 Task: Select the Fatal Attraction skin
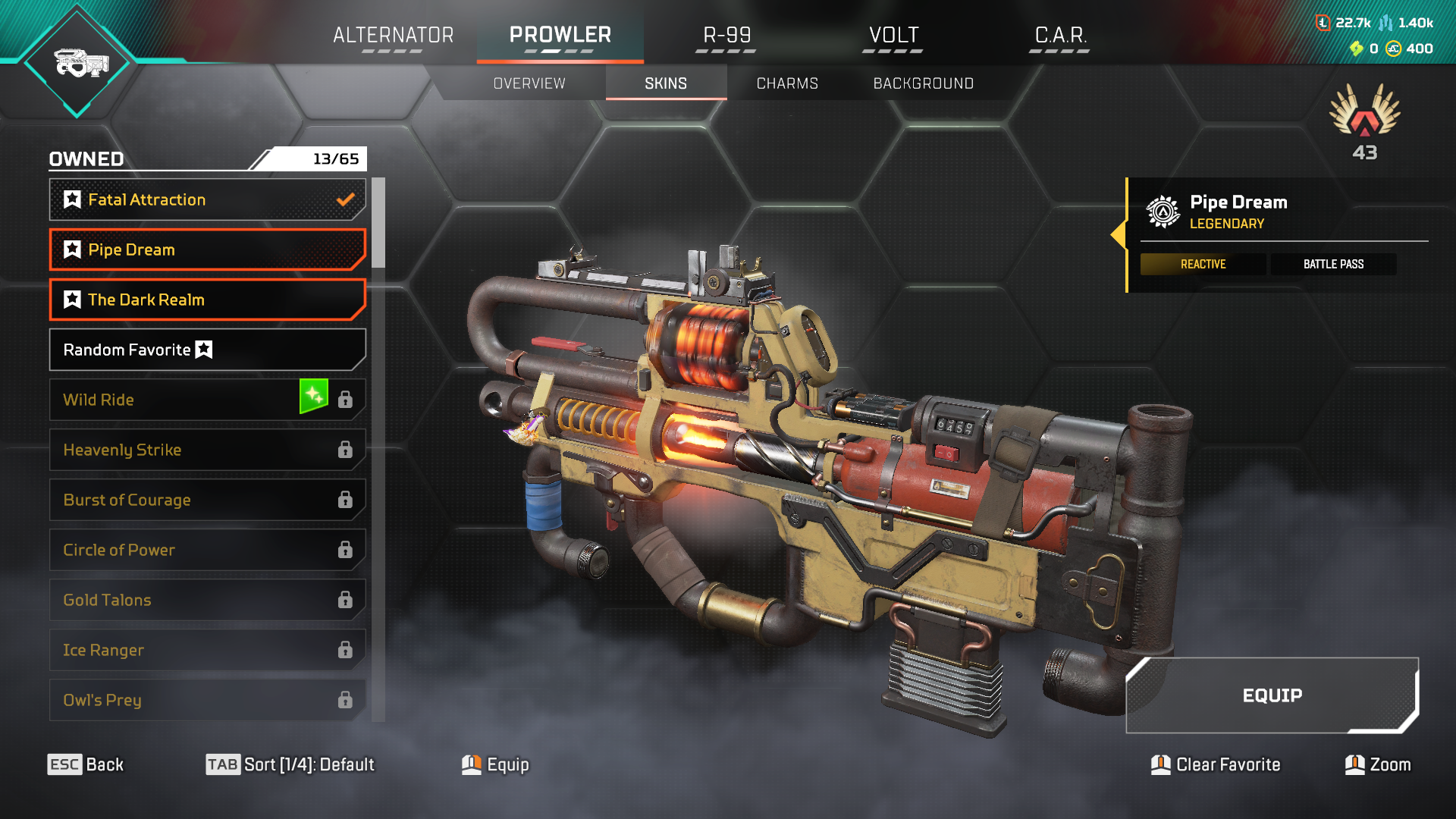pyautogui.click(x=207, y=199)
